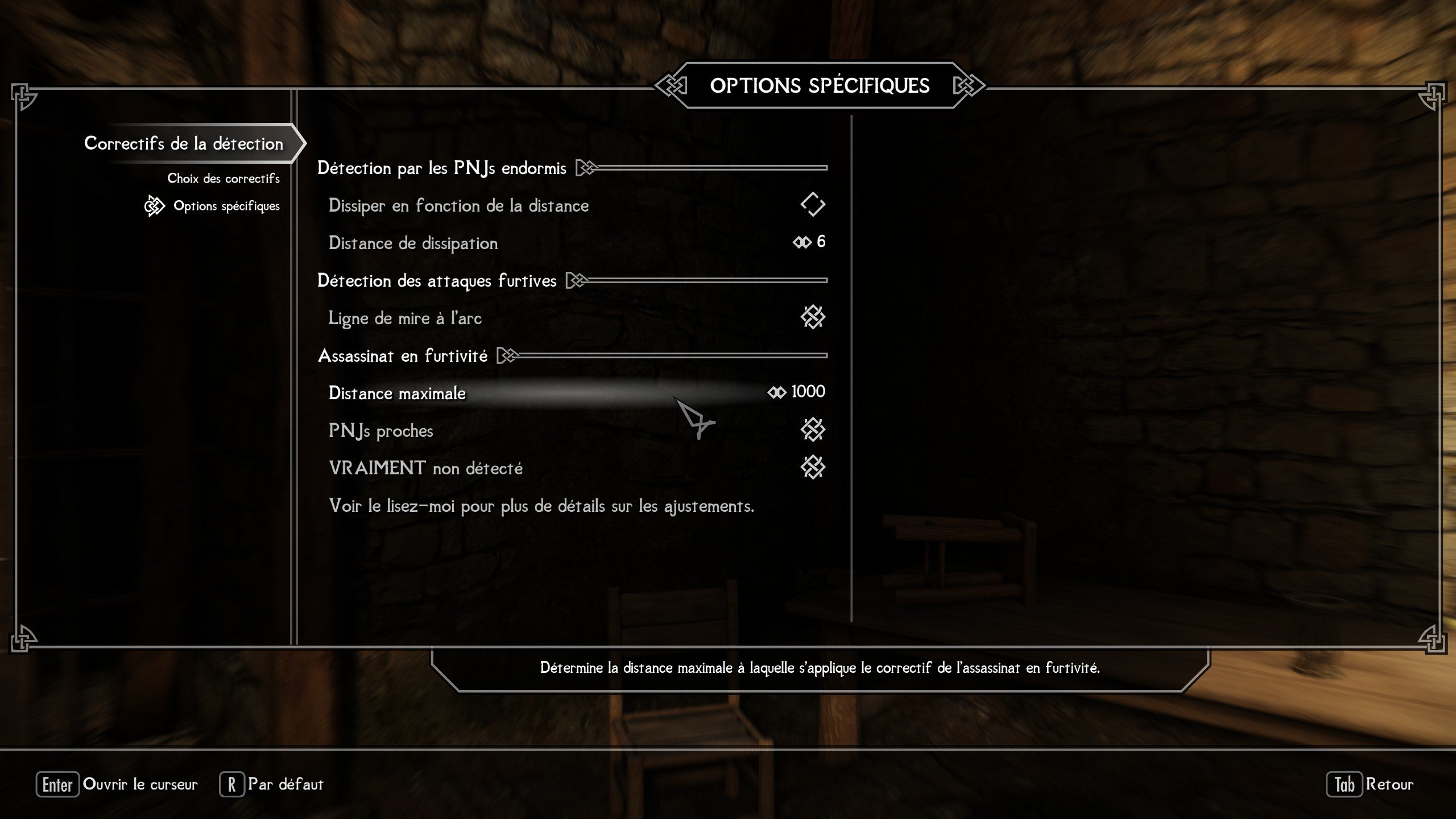Image resolution: width=1456 pixels, height=819 pixels.
Task: Open the Choix des correctifs page
Action: [x=223, y=179]
